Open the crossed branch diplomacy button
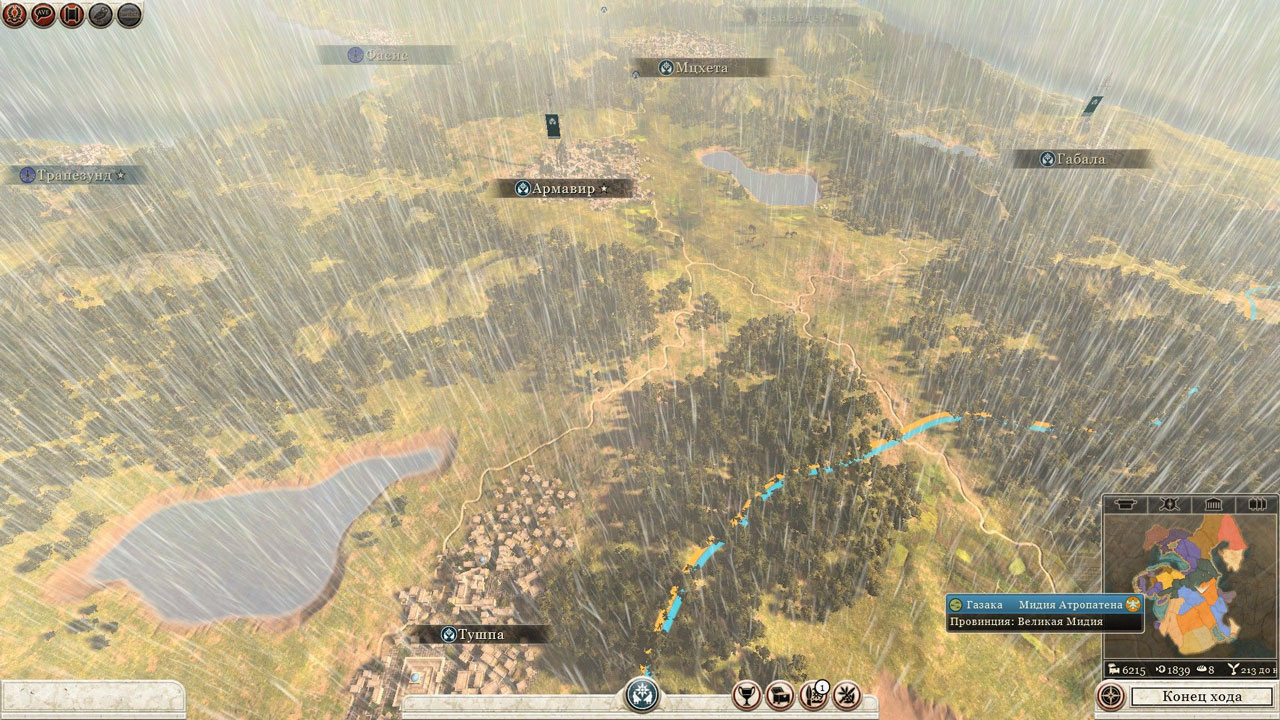The image size is (1280, 720). (x=846, y=694)
